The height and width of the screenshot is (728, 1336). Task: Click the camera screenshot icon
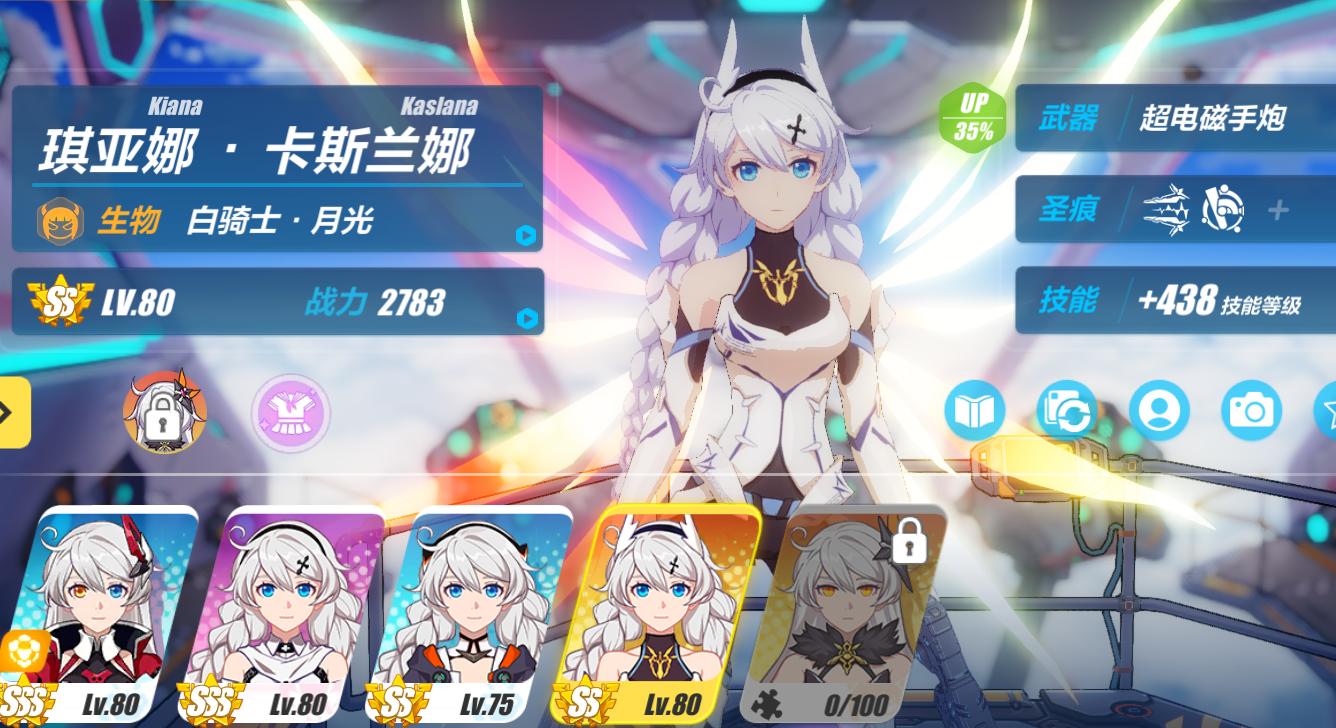point(1253,410)
